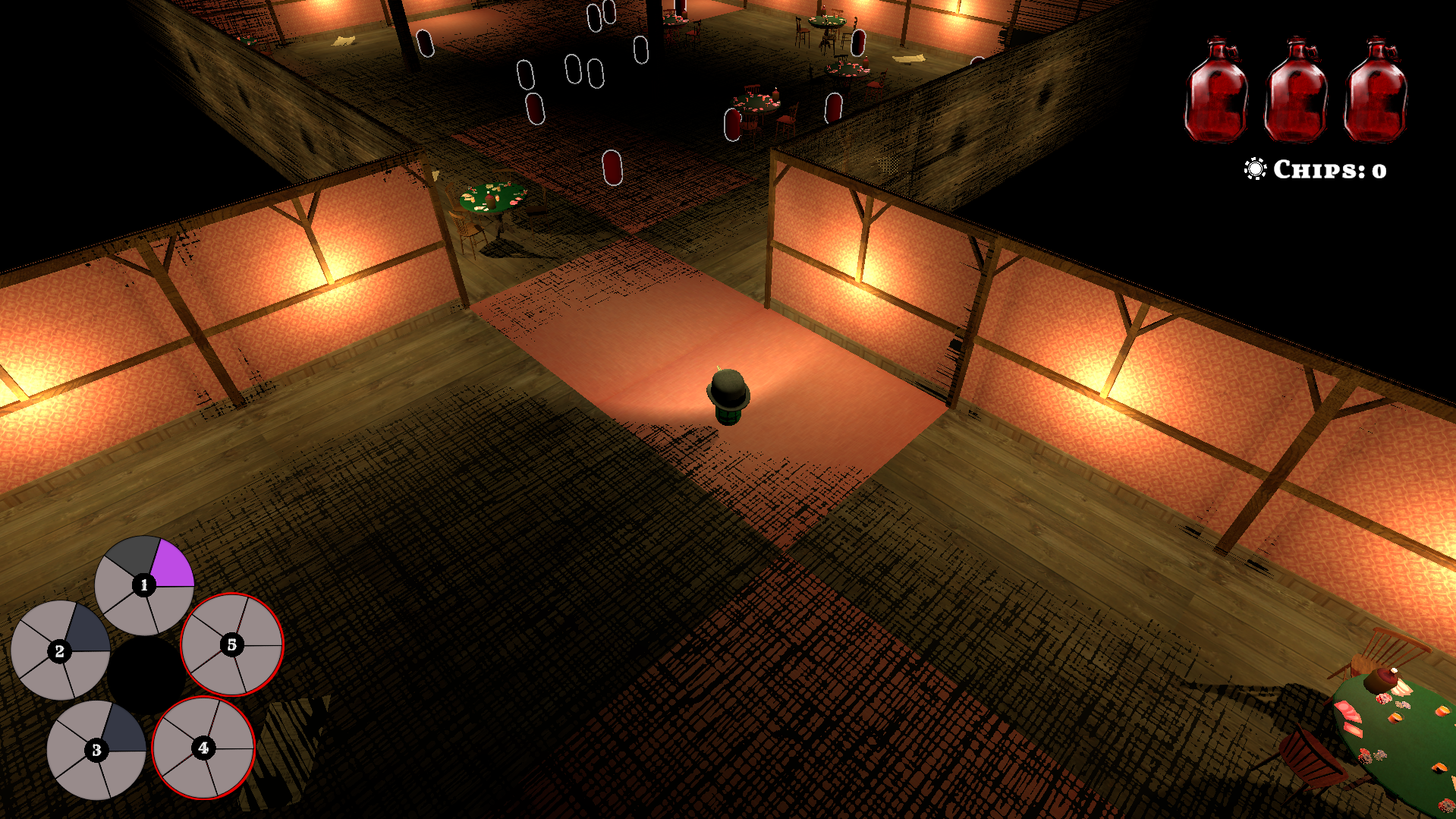Click the red-ringed cylinder 5
This screenshot has height=819, width=1456.
pos(232,644)
